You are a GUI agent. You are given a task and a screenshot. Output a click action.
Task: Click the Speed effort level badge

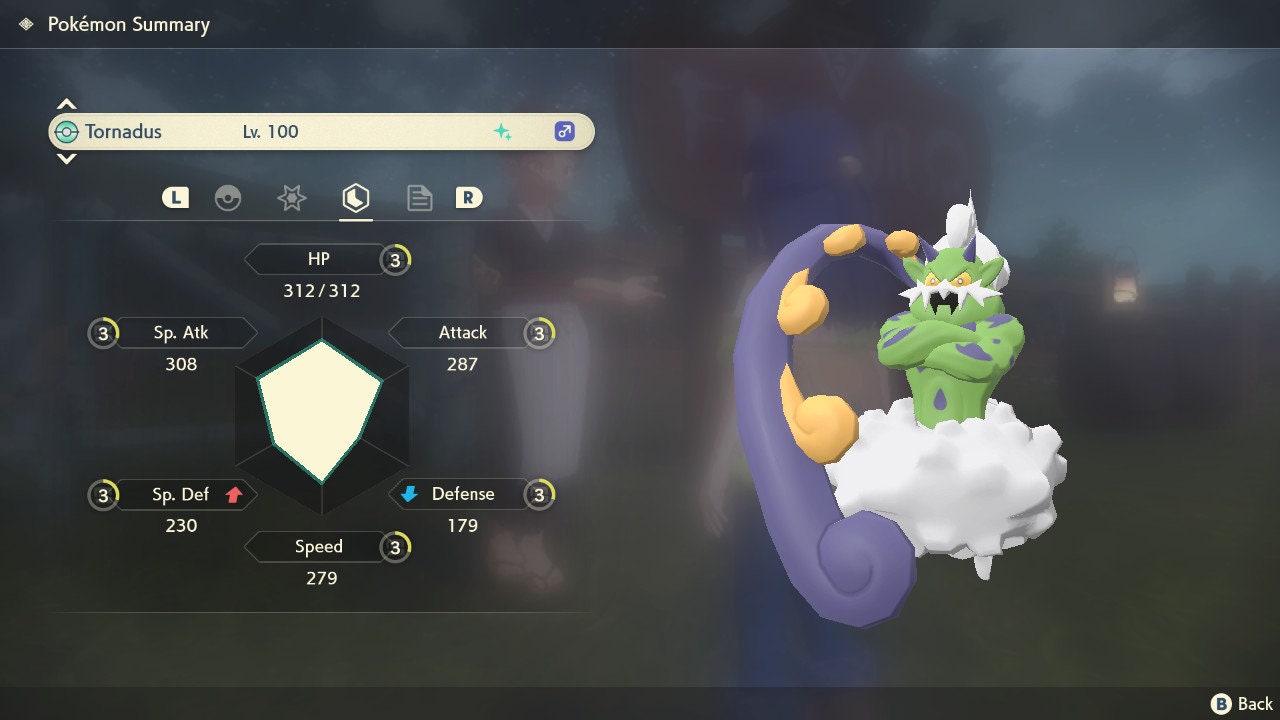[x=396, y=547]
